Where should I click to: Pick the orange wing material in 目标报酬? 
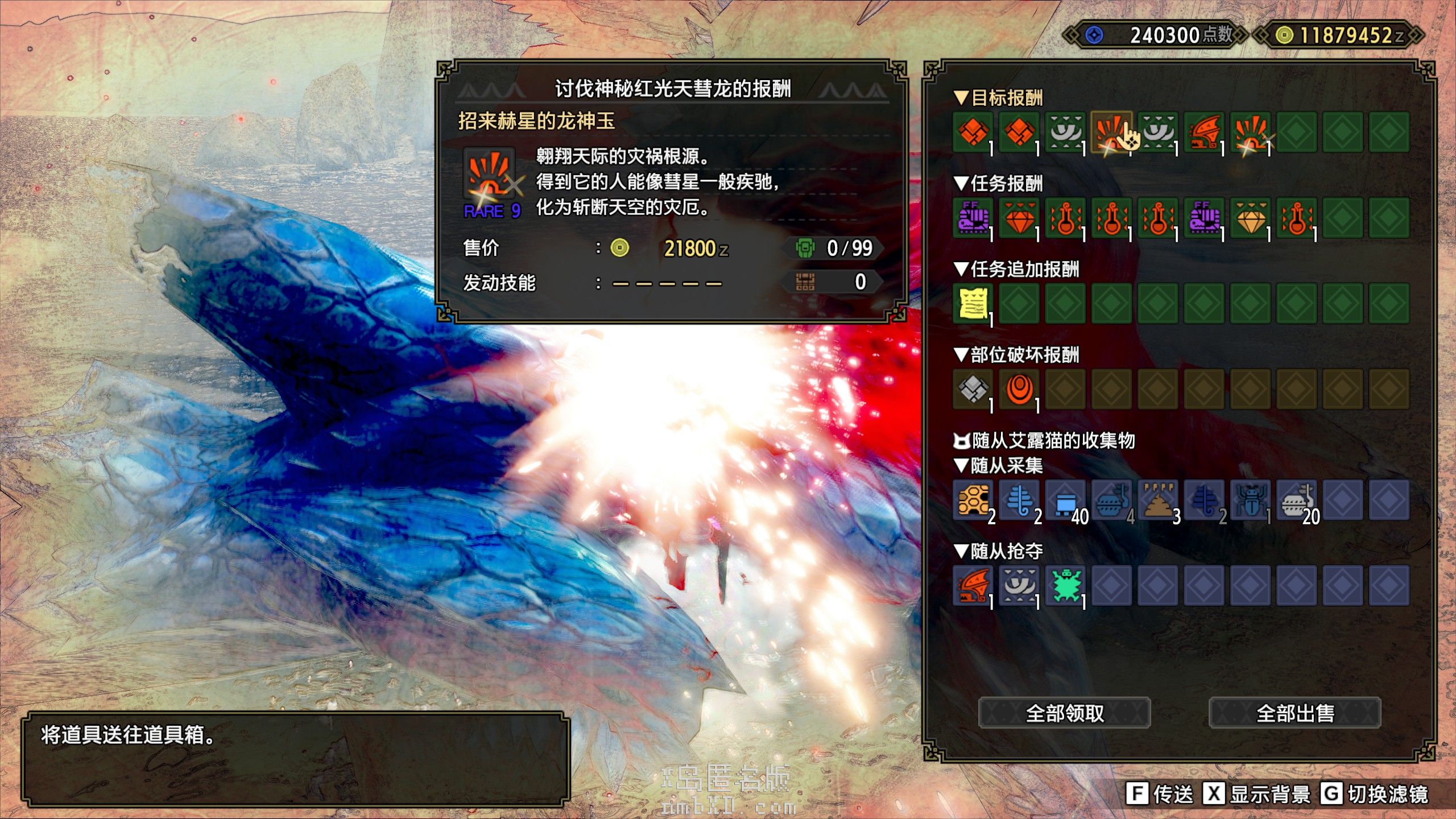tap(1204, 132)
